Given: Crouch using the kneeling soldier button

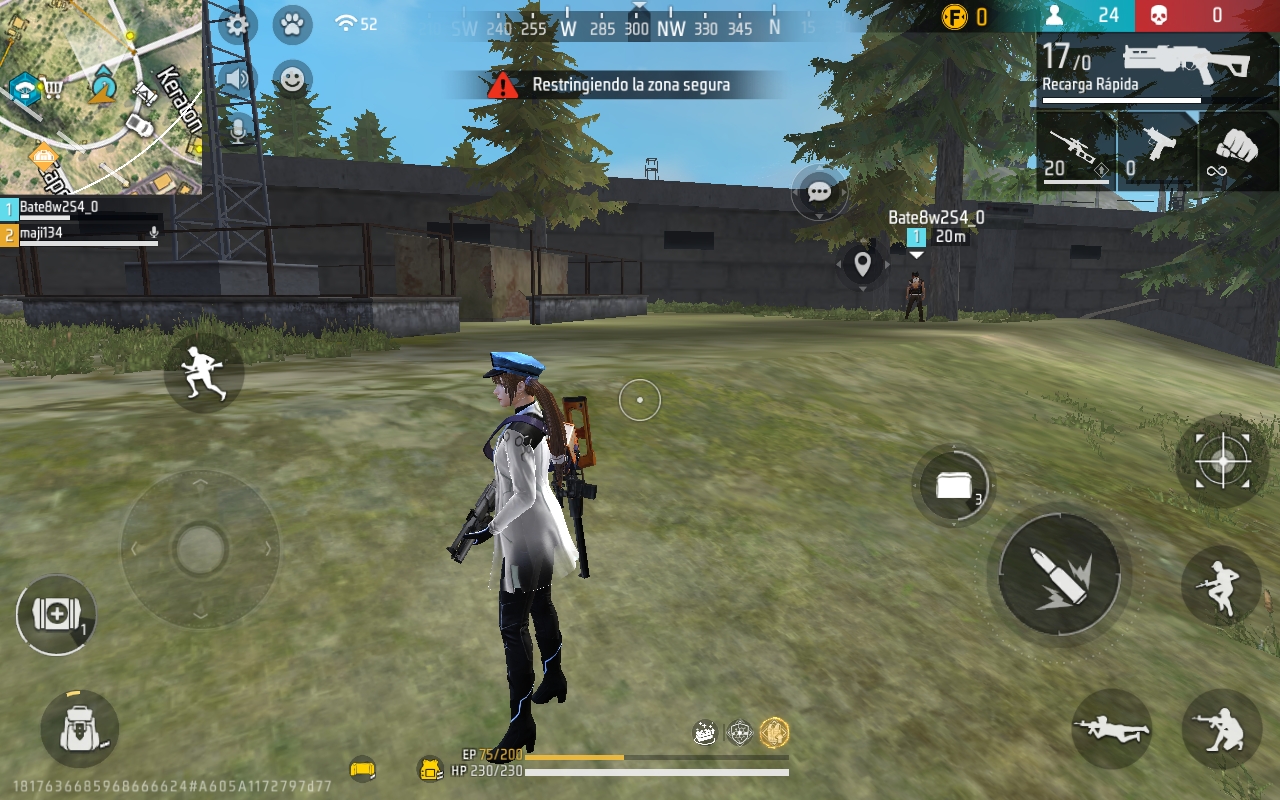Looking at the screenshot, I should [x=1221, y=729].
